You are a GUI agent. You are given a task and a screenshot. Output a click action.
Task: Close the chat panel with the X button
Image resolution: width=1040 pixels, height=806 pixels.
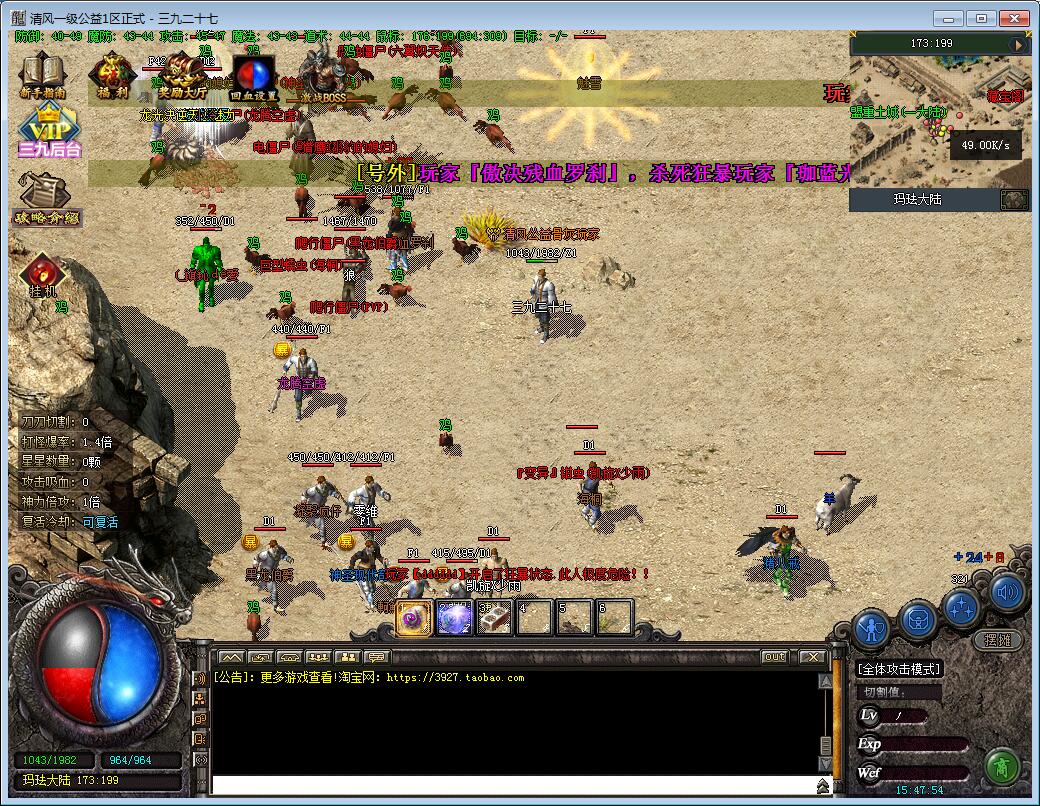tap(811, 657)
